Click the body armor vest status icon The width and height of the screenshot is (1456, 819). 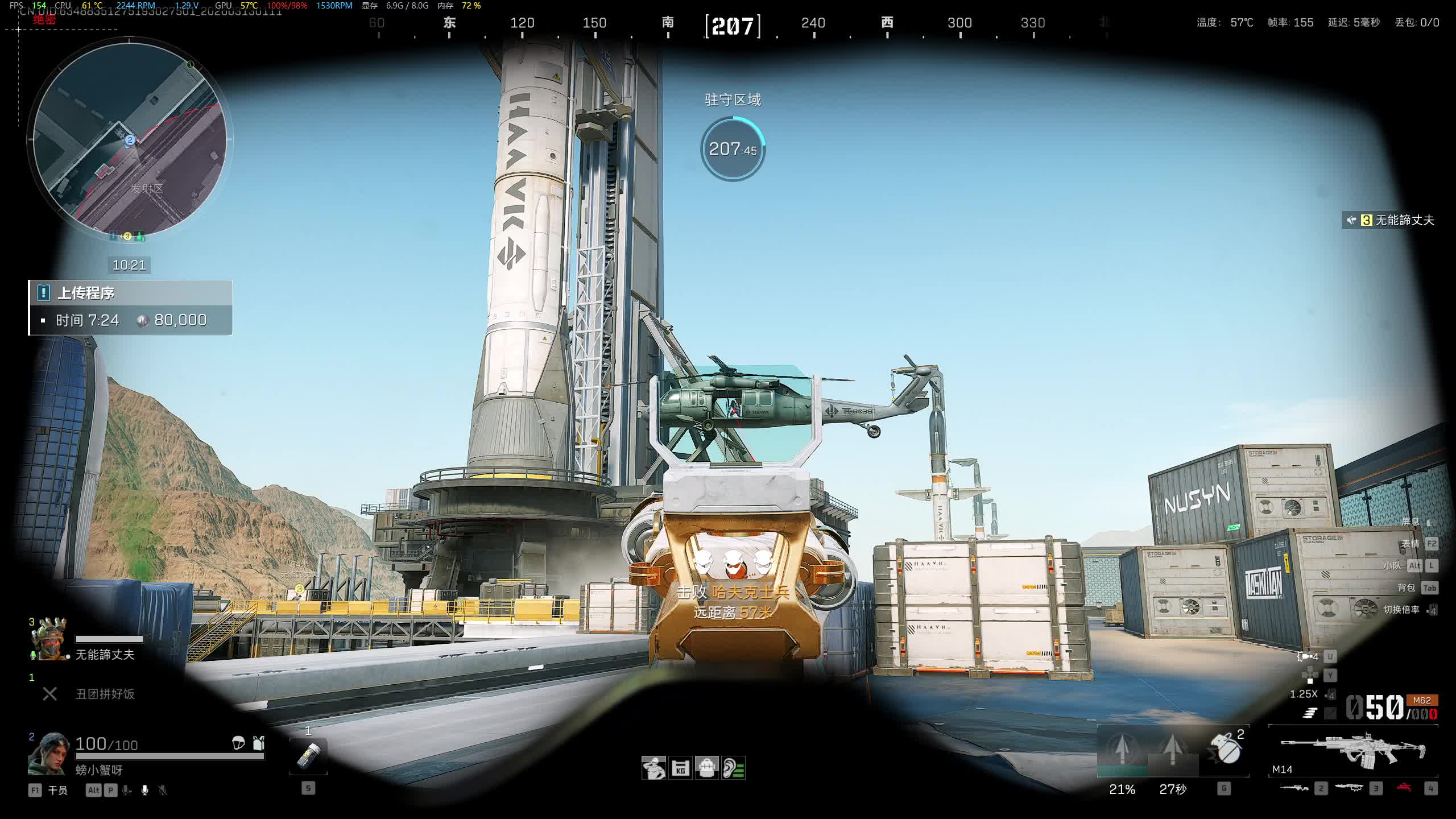pyautogui.click(x=259, y=742)
